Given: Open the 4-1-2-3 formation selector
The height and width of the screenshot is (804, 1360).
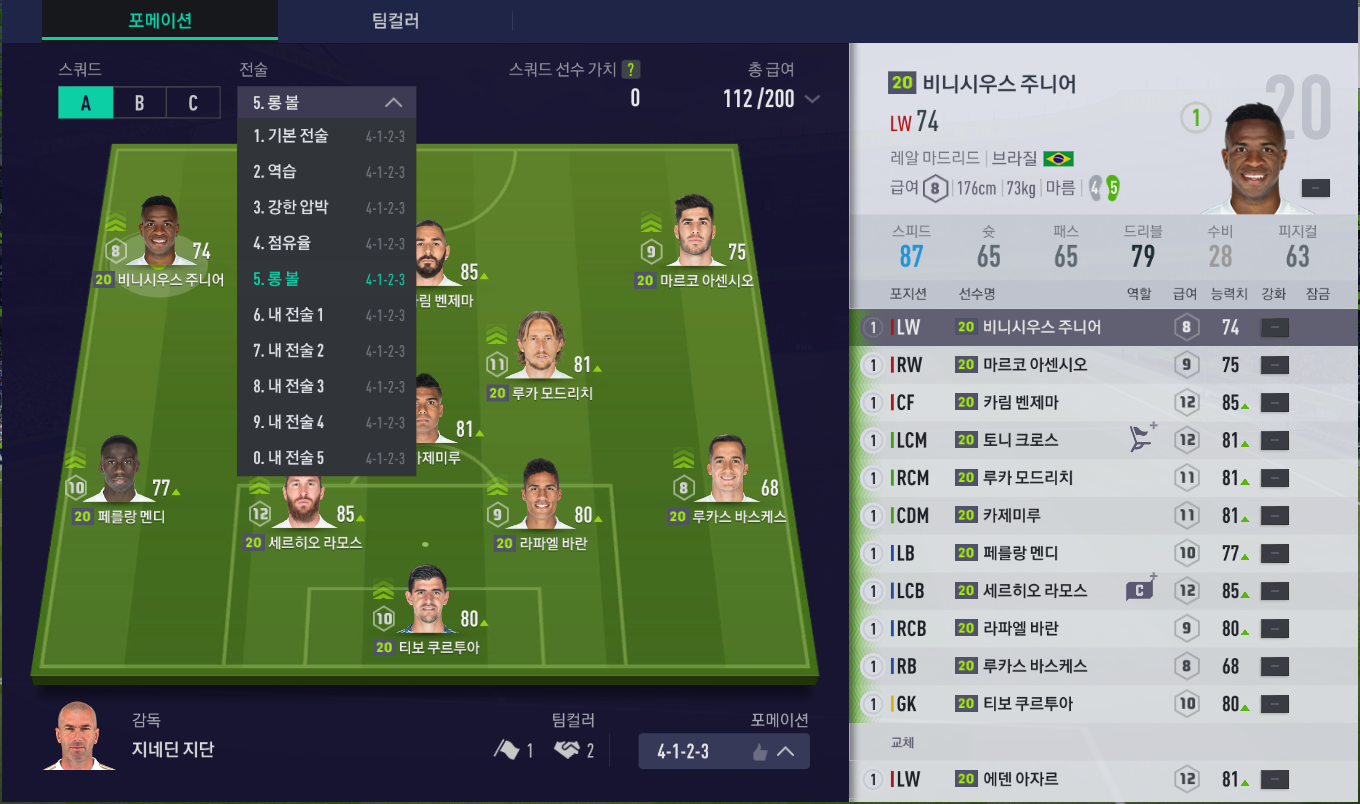Looking at the screenshot, I should [x=723, y=751].
